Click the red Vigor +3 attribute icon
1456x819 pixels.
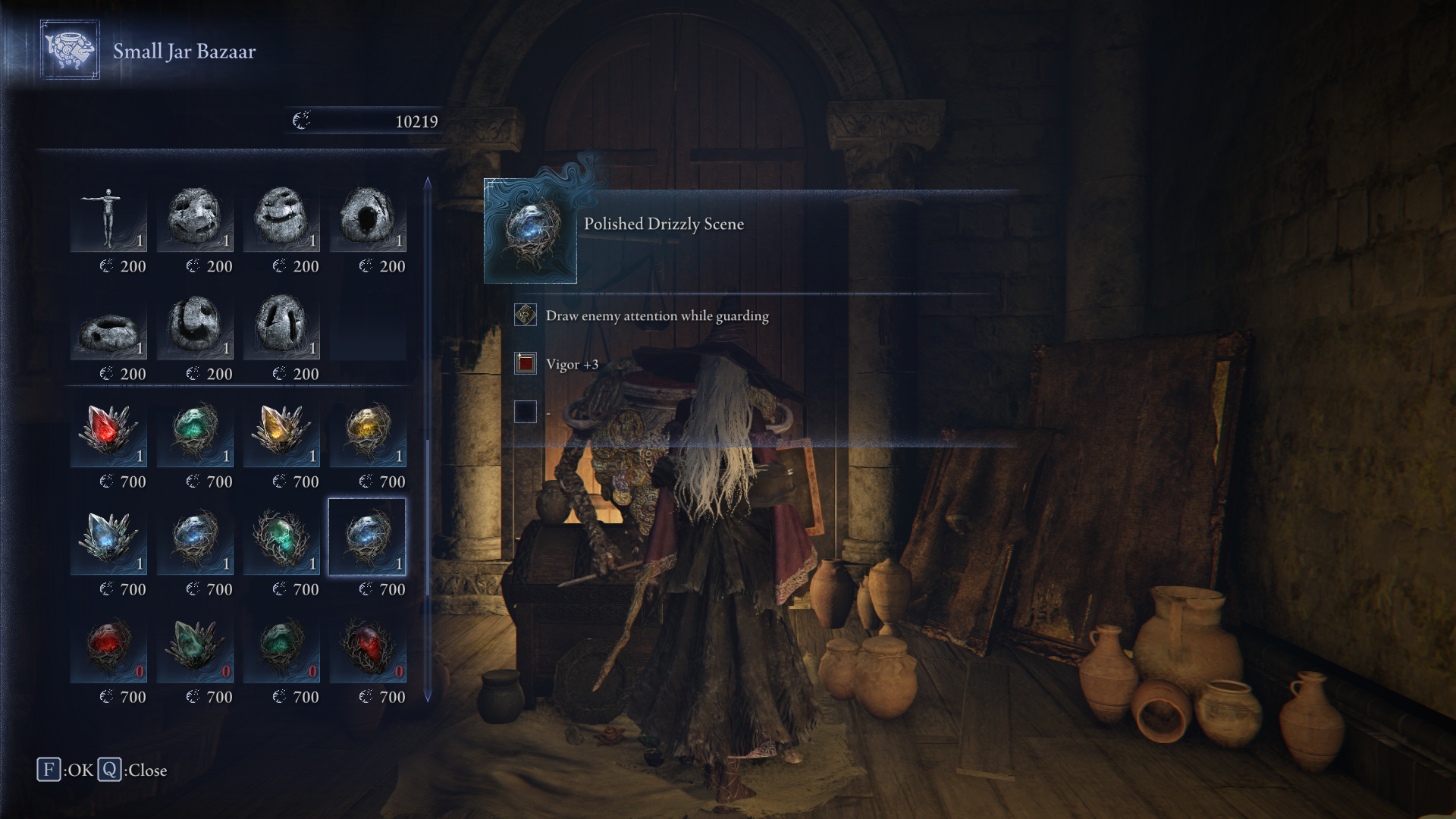525,363
